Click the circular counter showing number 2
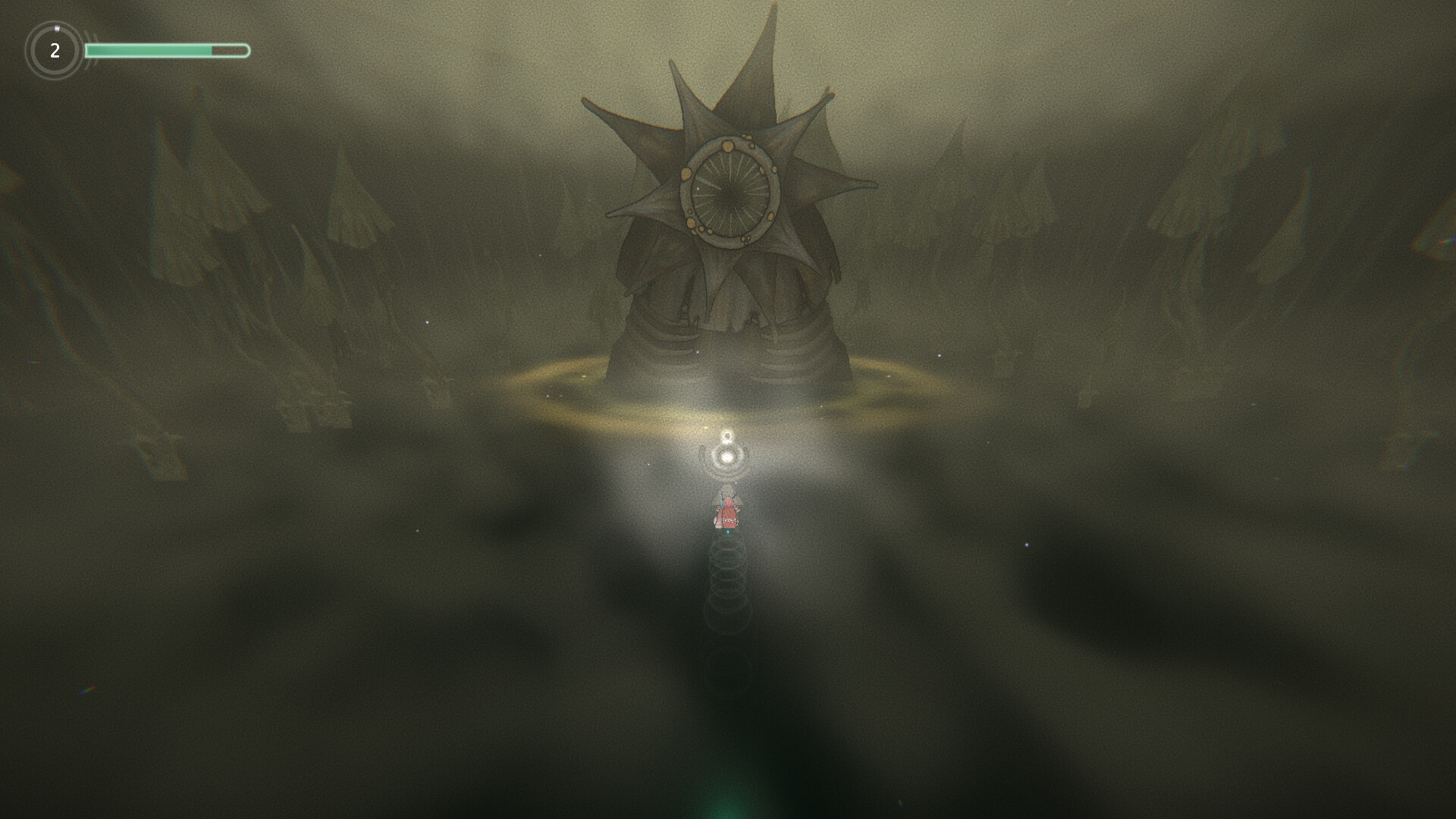 coord(55,52)
